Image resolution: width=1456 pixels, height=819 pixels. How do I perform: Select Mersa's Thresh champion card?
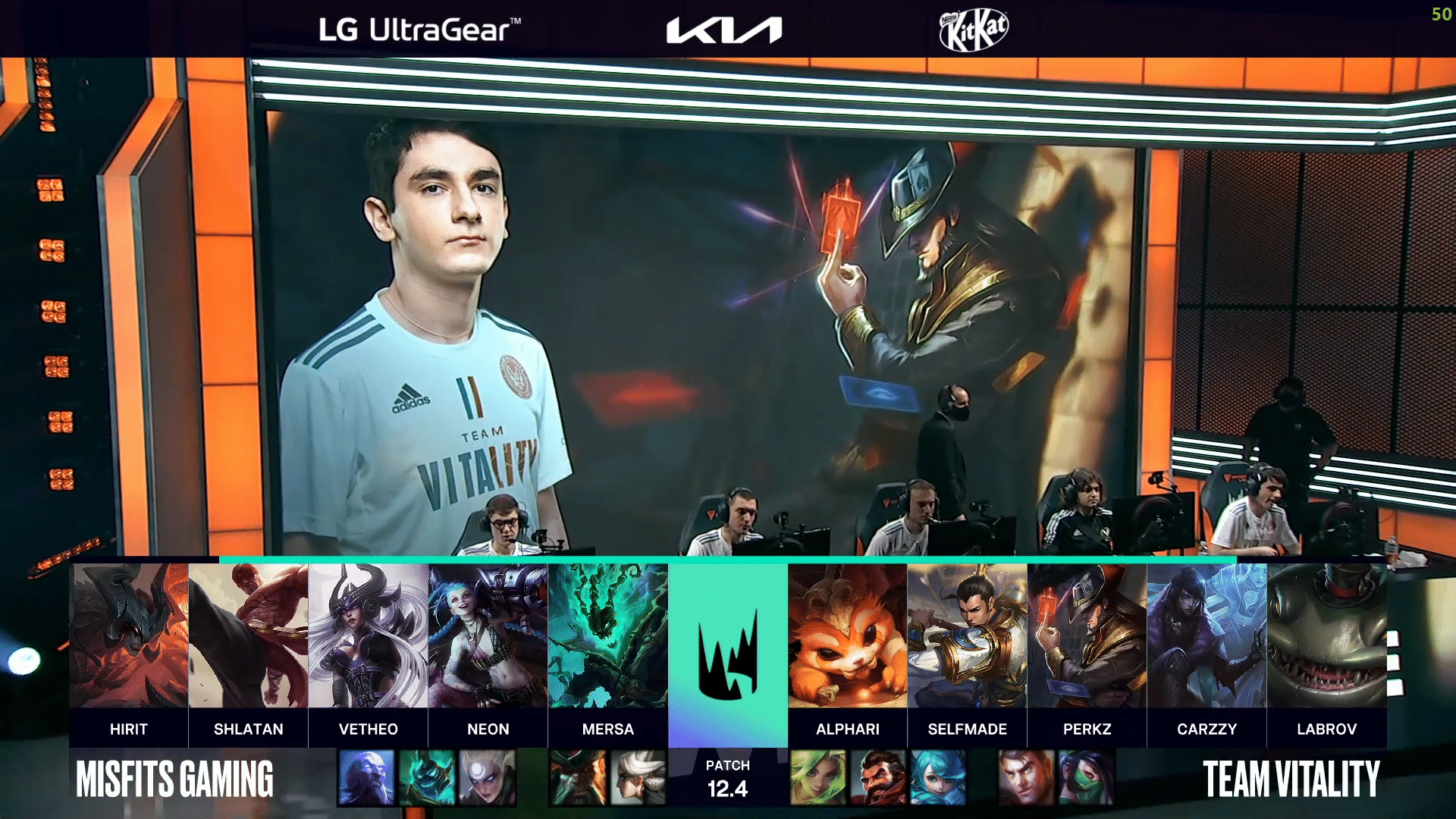click(x=608, y=635)
